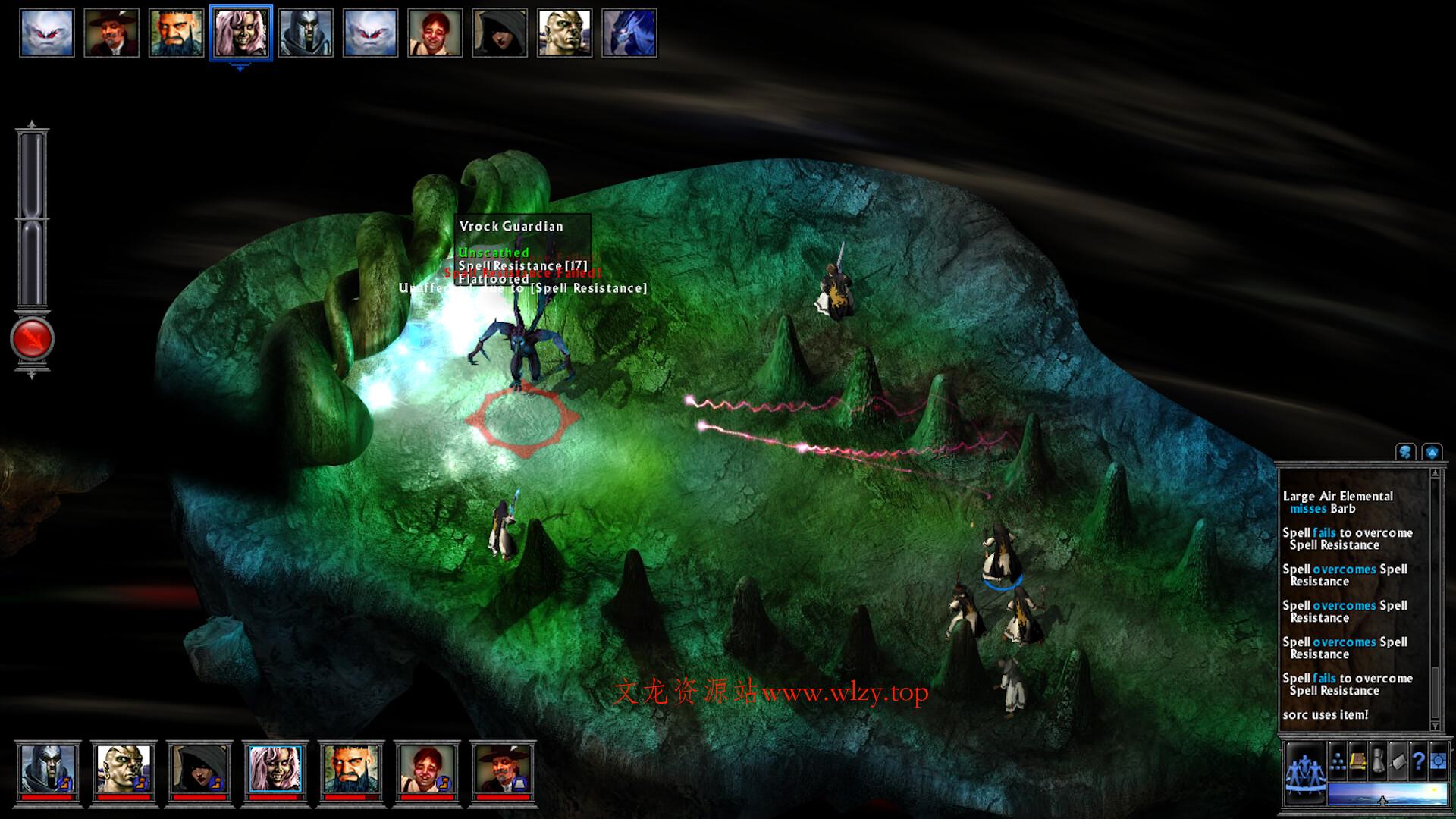
Task: Open the help screen via question mark icon
Action: 1417,761
